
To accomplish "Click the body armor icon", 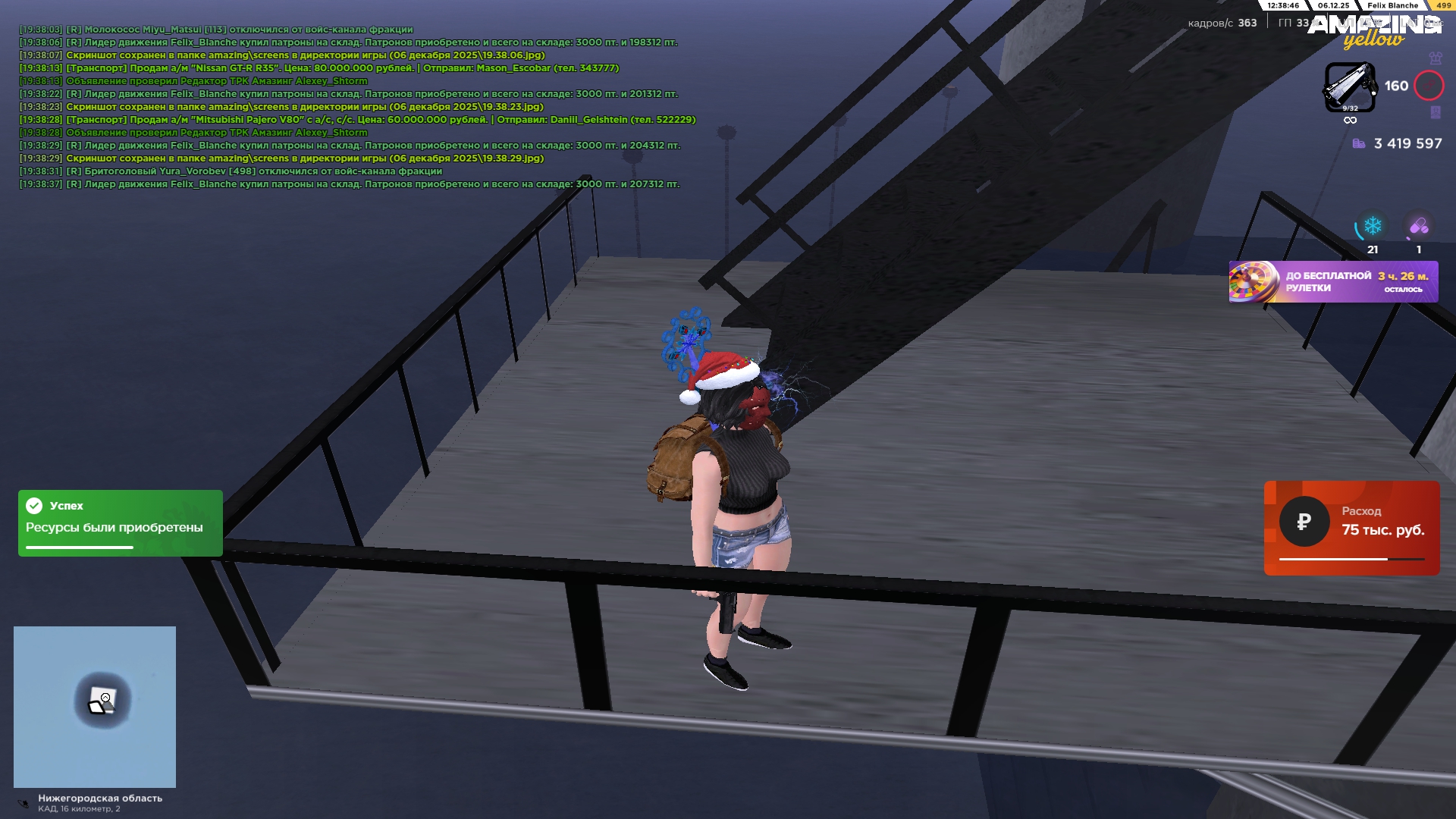I will tap(1435, 58).
